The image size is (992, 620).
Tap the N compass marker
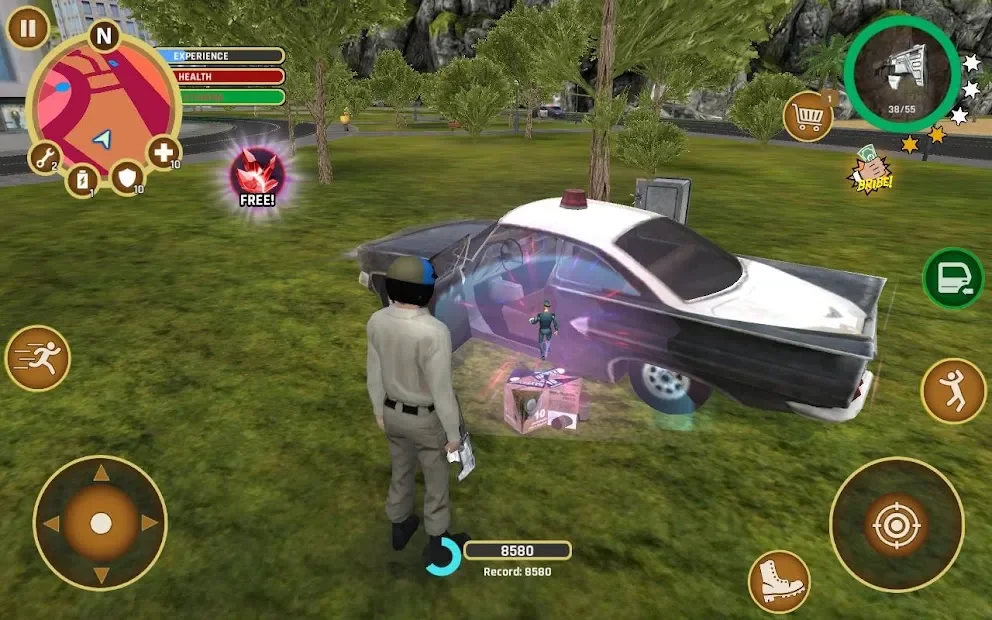pyautogui.click(x=103, y=36)
